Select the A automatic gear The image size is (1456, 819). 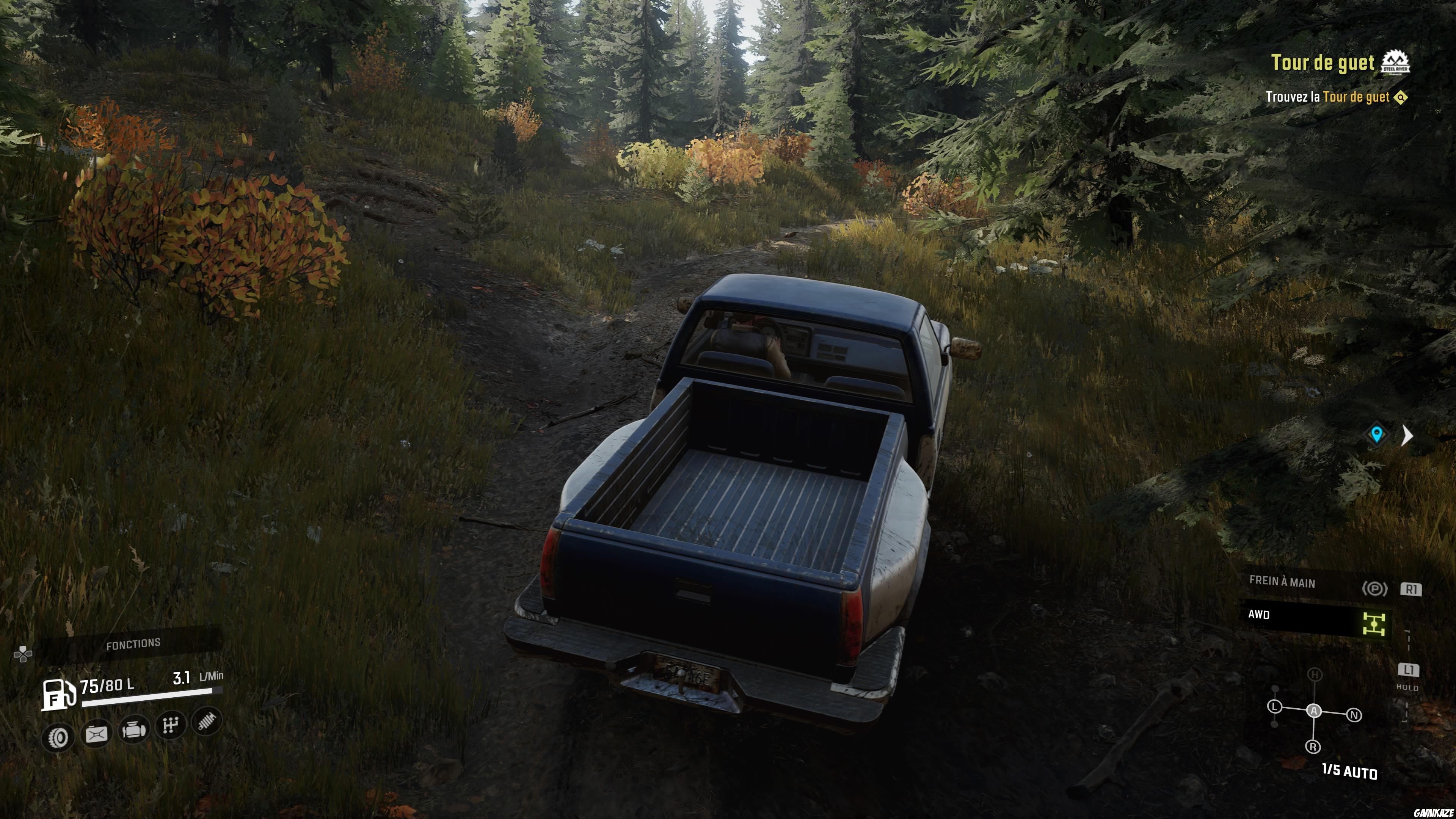point(1314,711)
